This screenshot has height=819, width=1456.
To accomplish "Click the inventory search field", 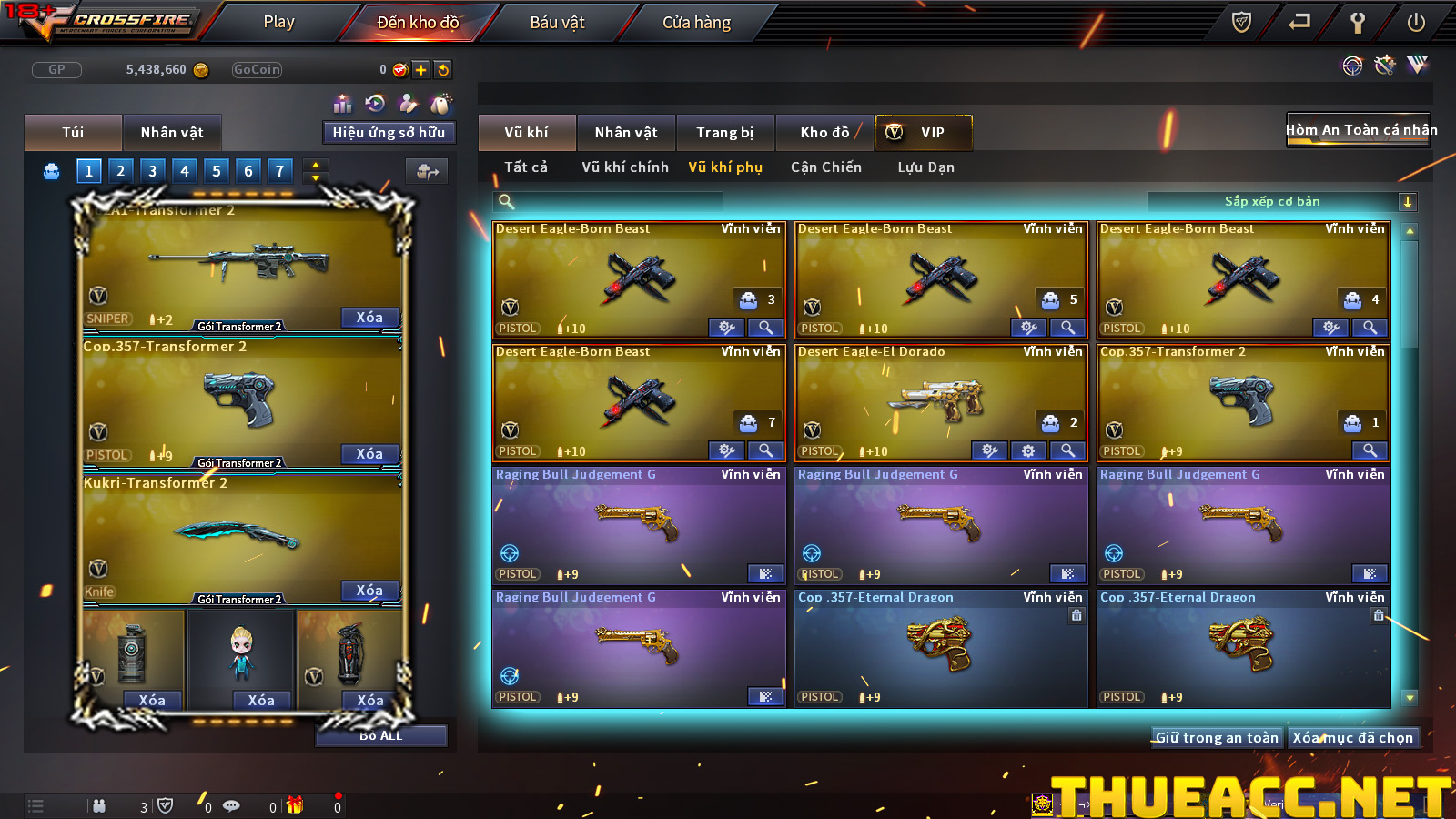I will point(610,202).
